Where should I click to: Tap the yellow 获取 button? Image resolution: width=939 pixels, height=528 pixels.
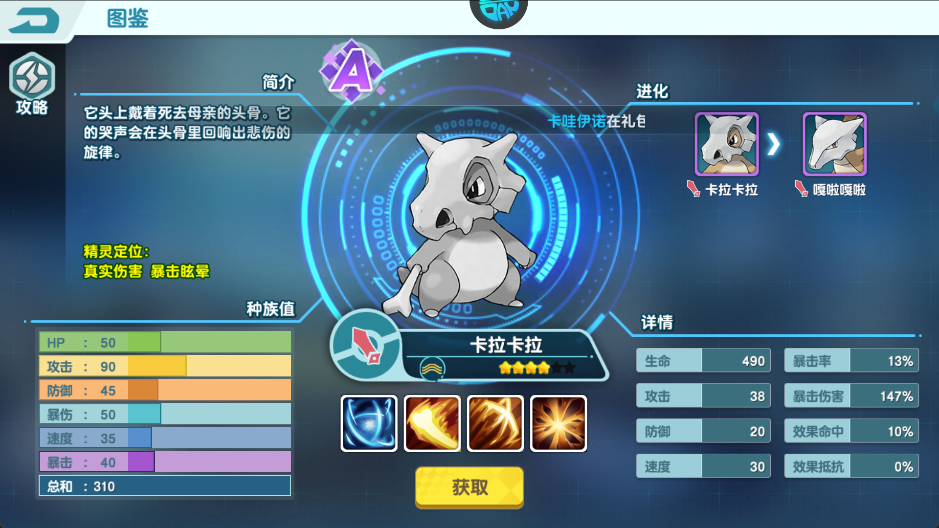469,487
